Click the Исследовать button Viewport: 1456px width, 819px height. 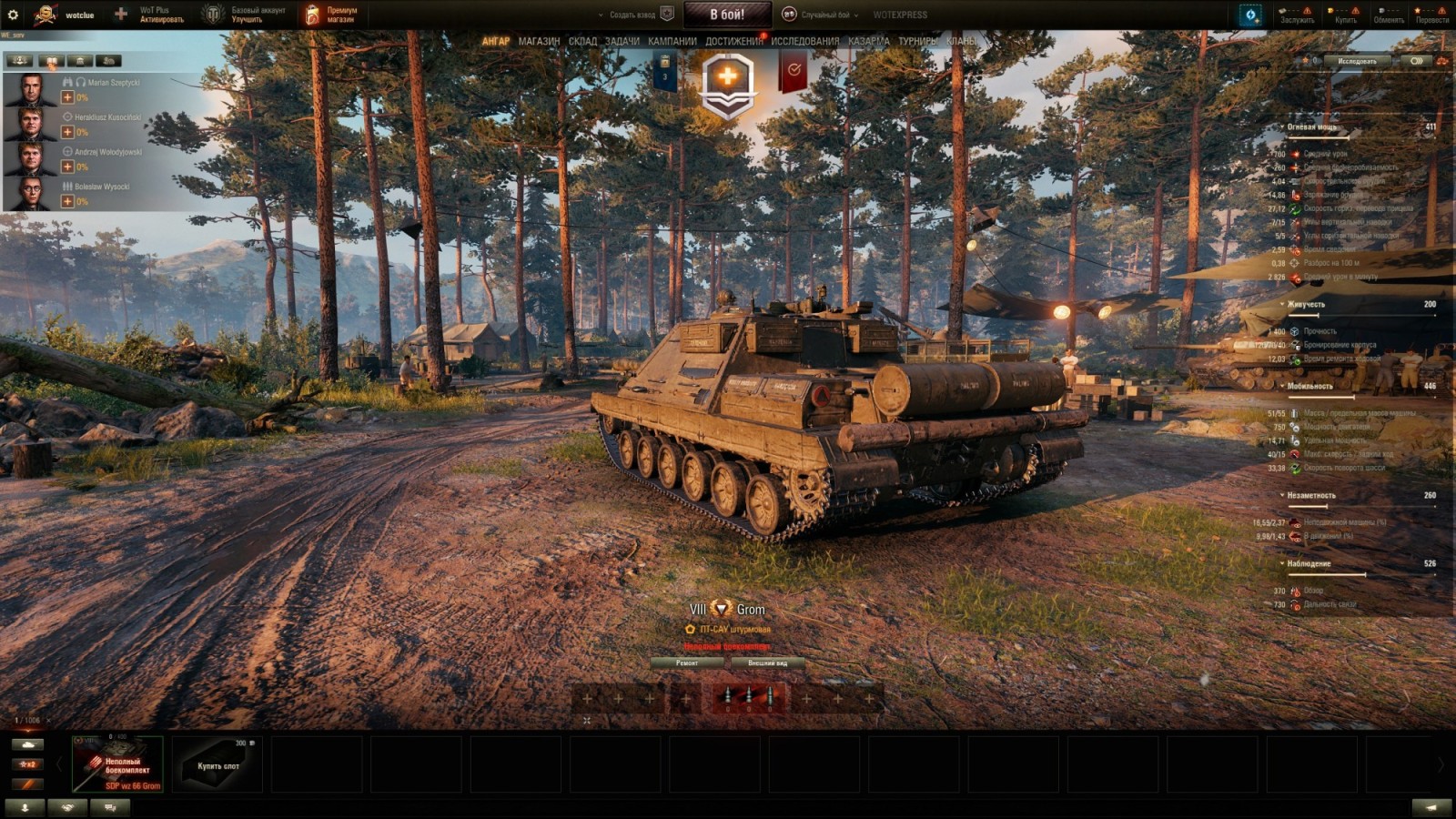[1357, 61]
